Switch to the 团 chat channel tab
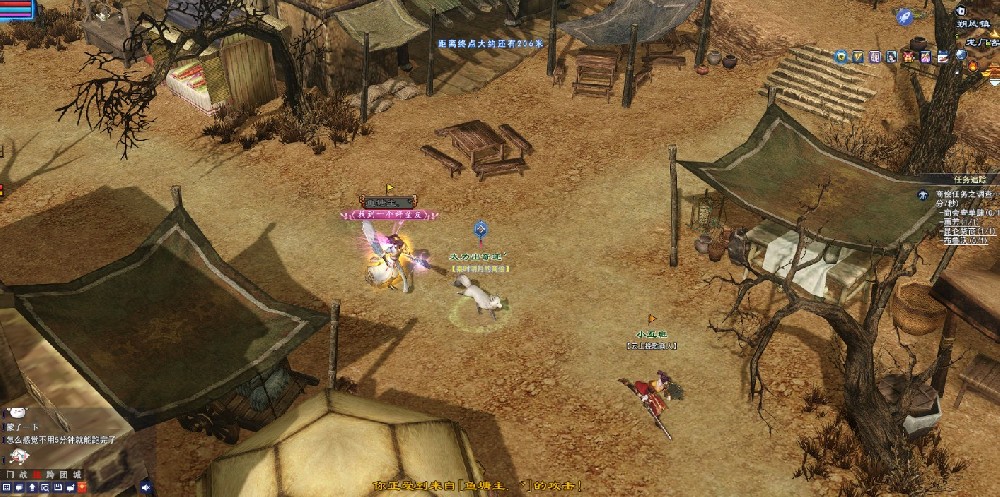This screenshot has width=1000, height=497. [62, 473]
